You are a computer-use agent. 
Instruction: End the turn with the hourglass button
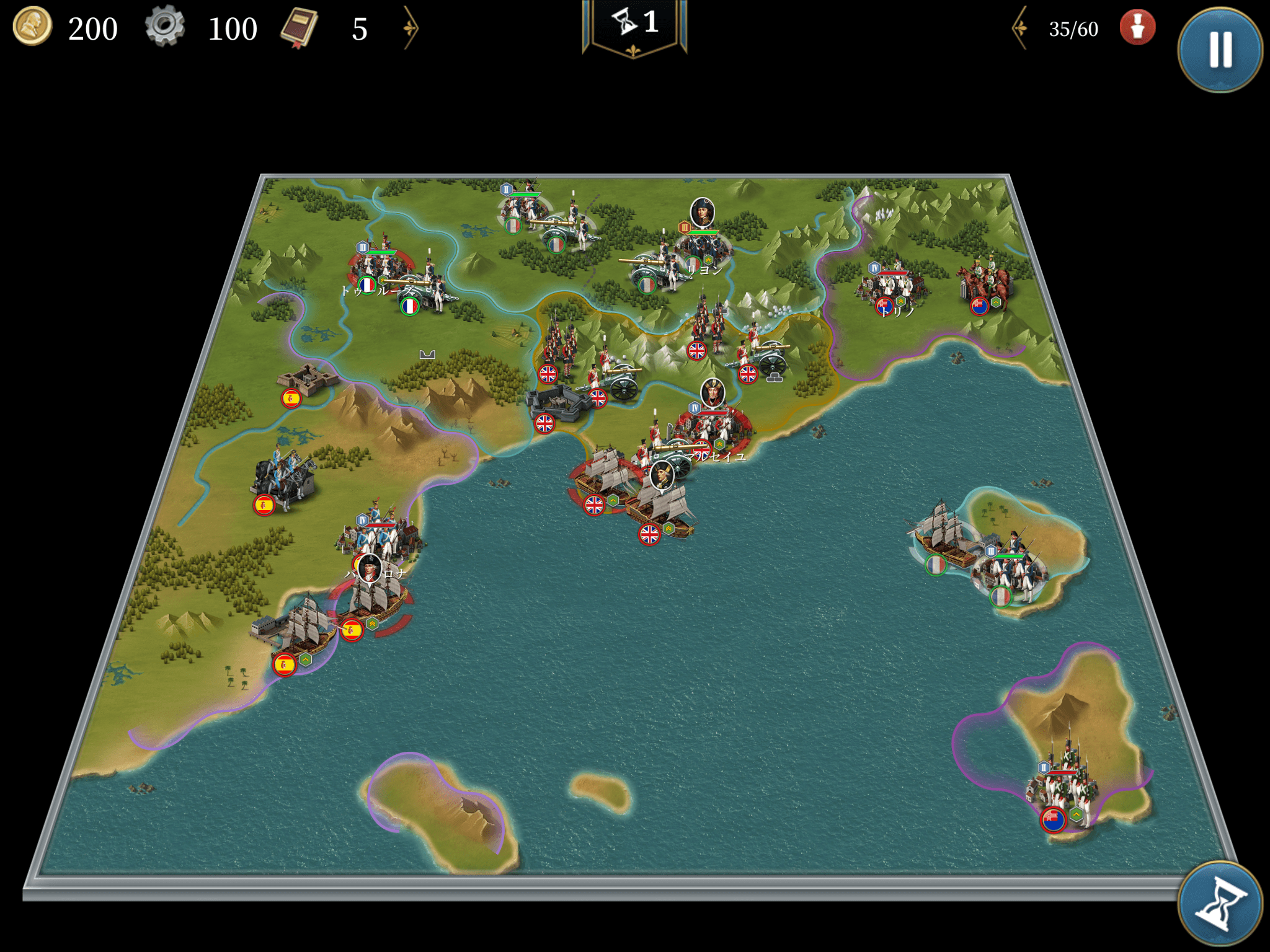(x=1219, y=902)
